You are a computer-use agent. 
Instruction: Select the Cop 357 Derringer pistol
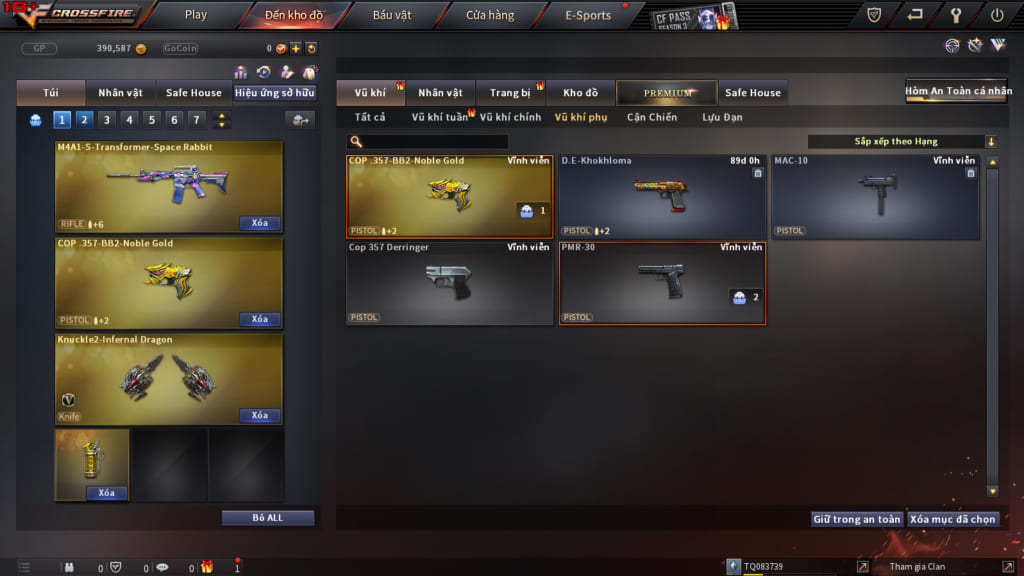point(449,283)
